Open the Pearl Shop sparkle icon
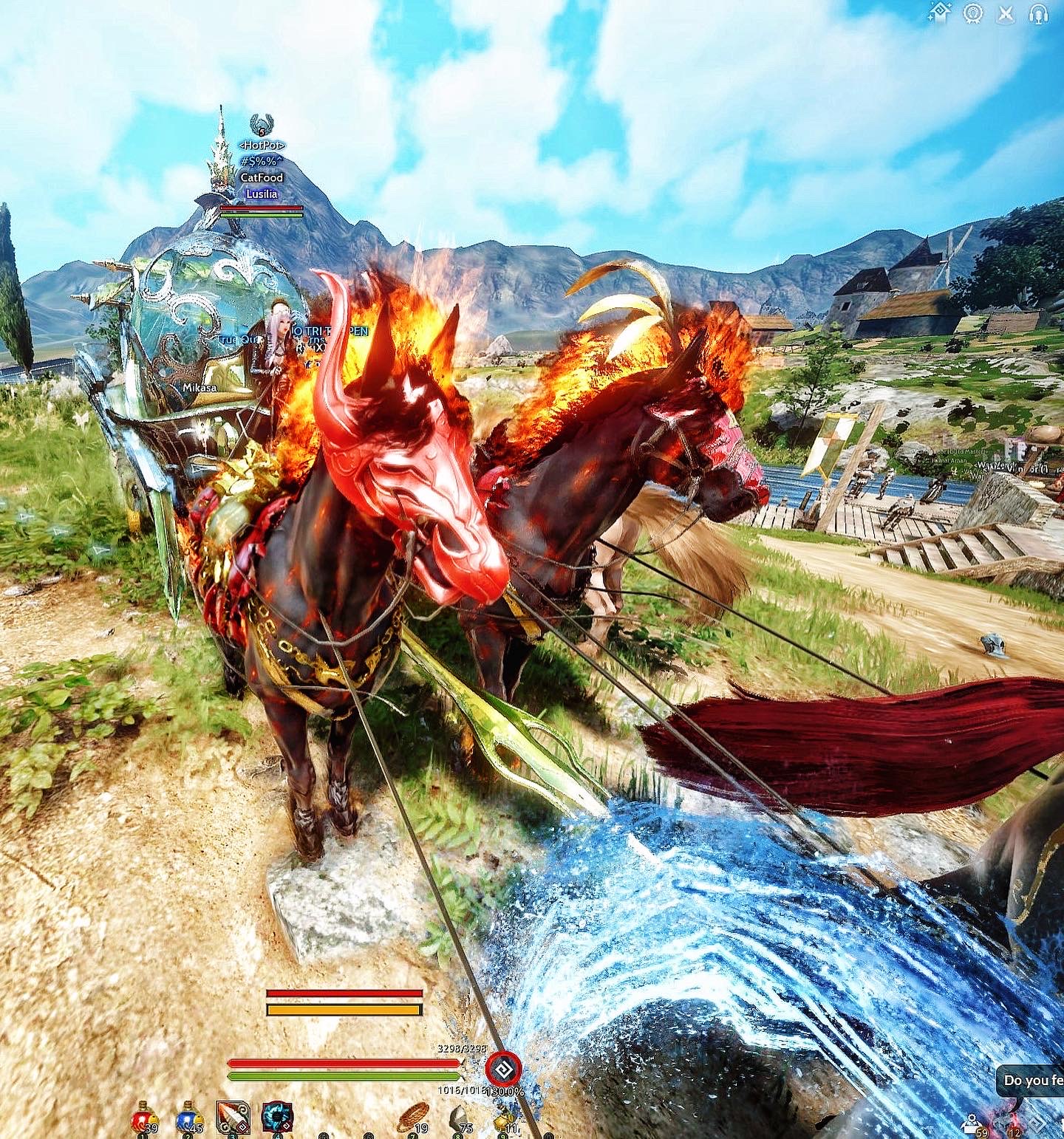 939,13
